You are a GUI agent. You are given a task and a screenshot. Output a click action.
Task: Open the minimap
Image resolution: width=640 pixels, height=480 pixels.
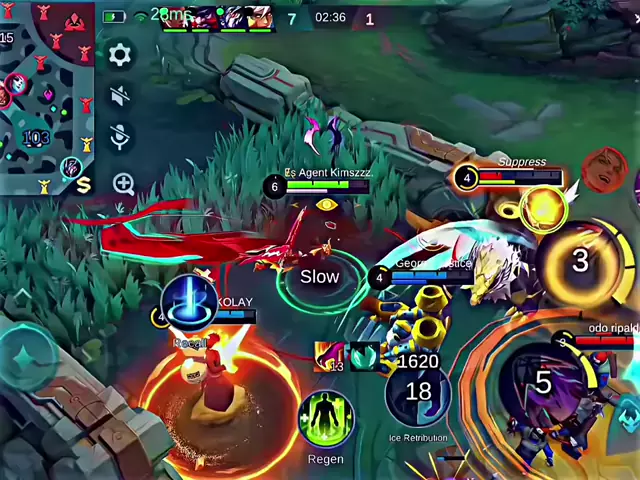tap(45, 95)
